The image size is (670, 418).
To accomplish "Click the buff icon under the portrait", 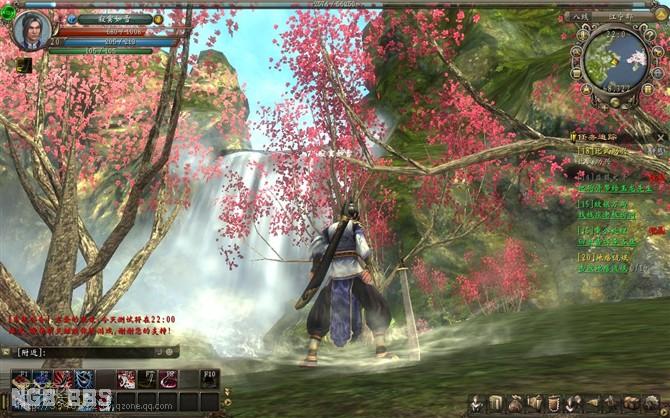I will tap(24, 66).
